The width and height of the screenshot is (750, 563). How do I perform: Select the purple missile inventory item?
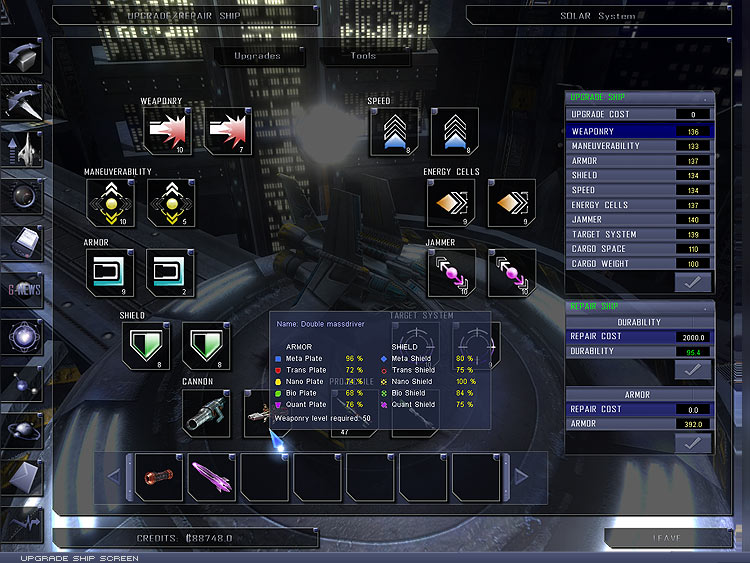tap(211, 476)
